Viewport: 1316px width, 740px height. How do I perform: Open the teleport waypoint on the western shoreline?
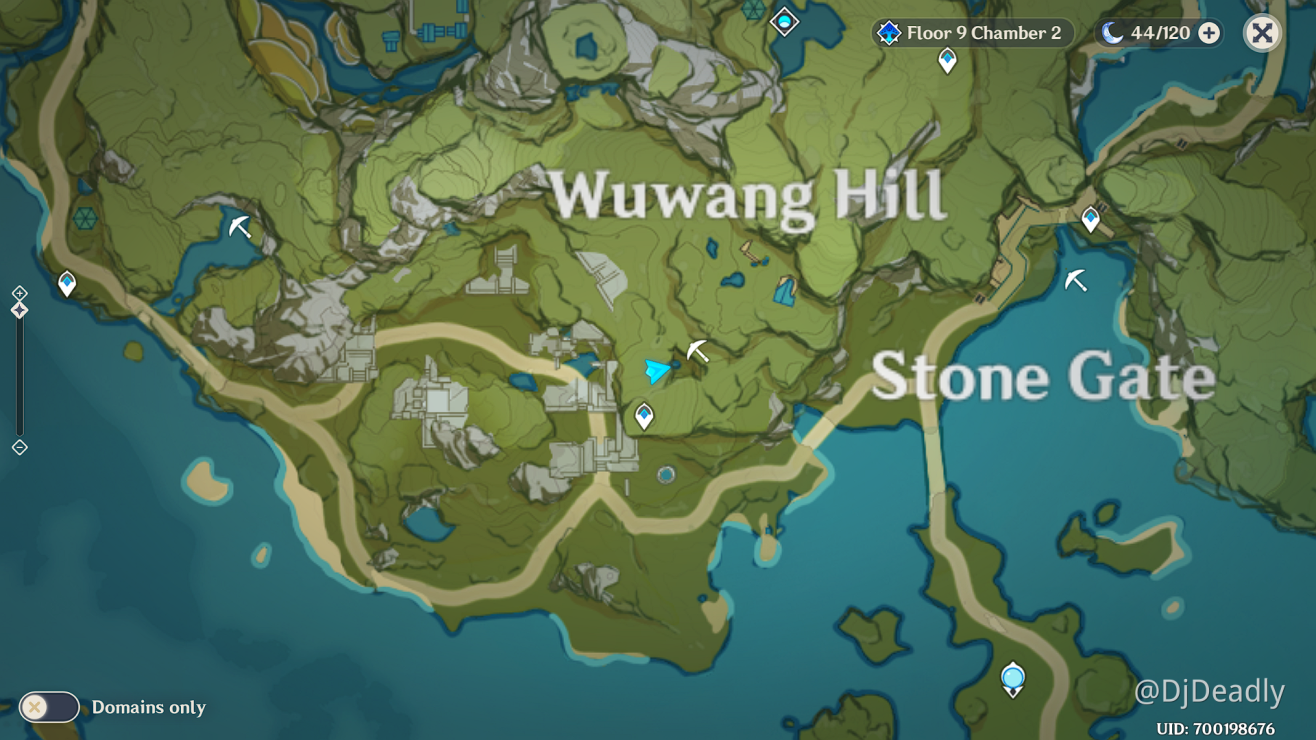(65, 284)
